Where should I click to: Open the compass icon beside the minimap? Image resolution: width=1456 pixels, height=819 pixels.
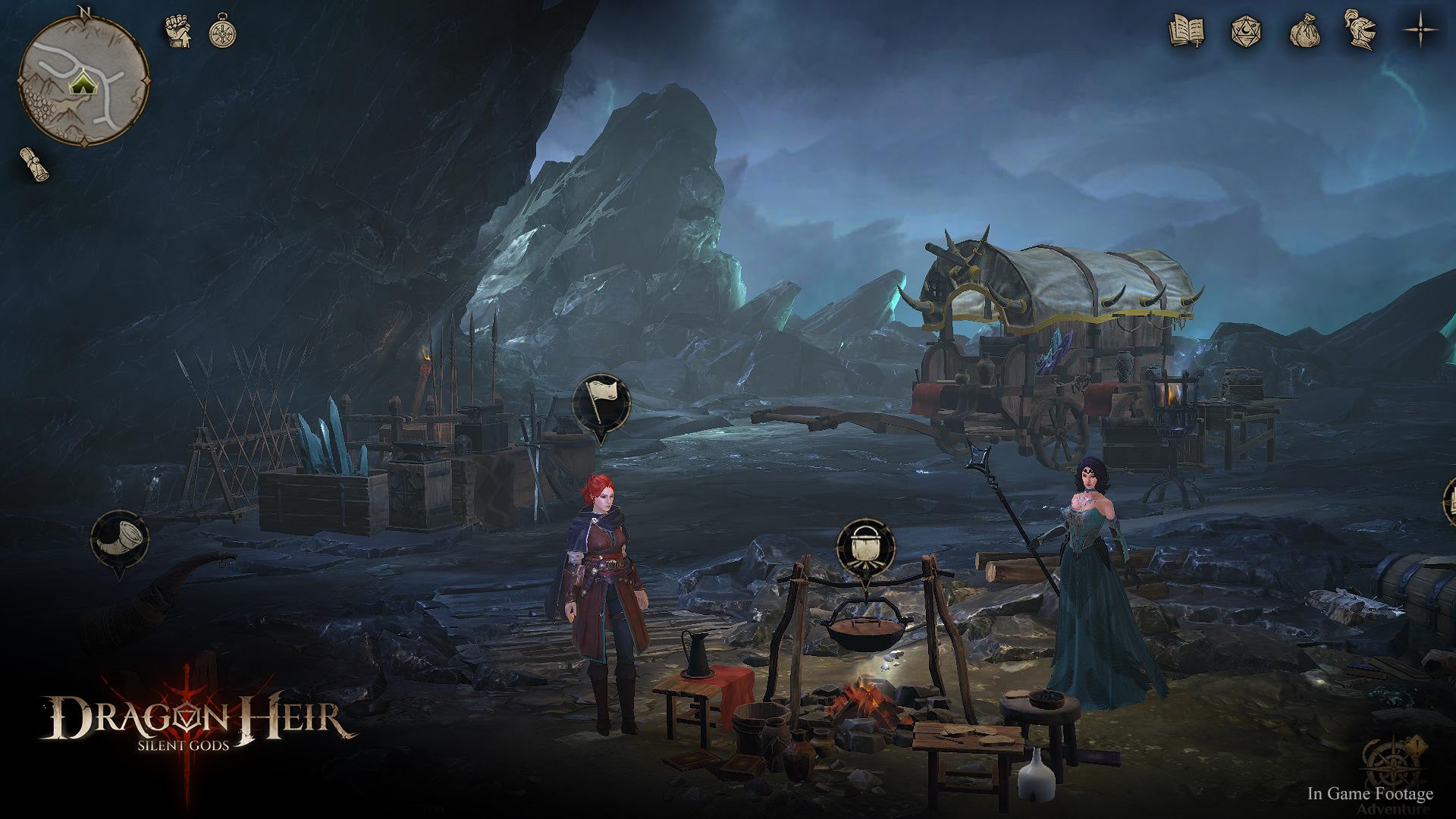click(x=222, y=30)
